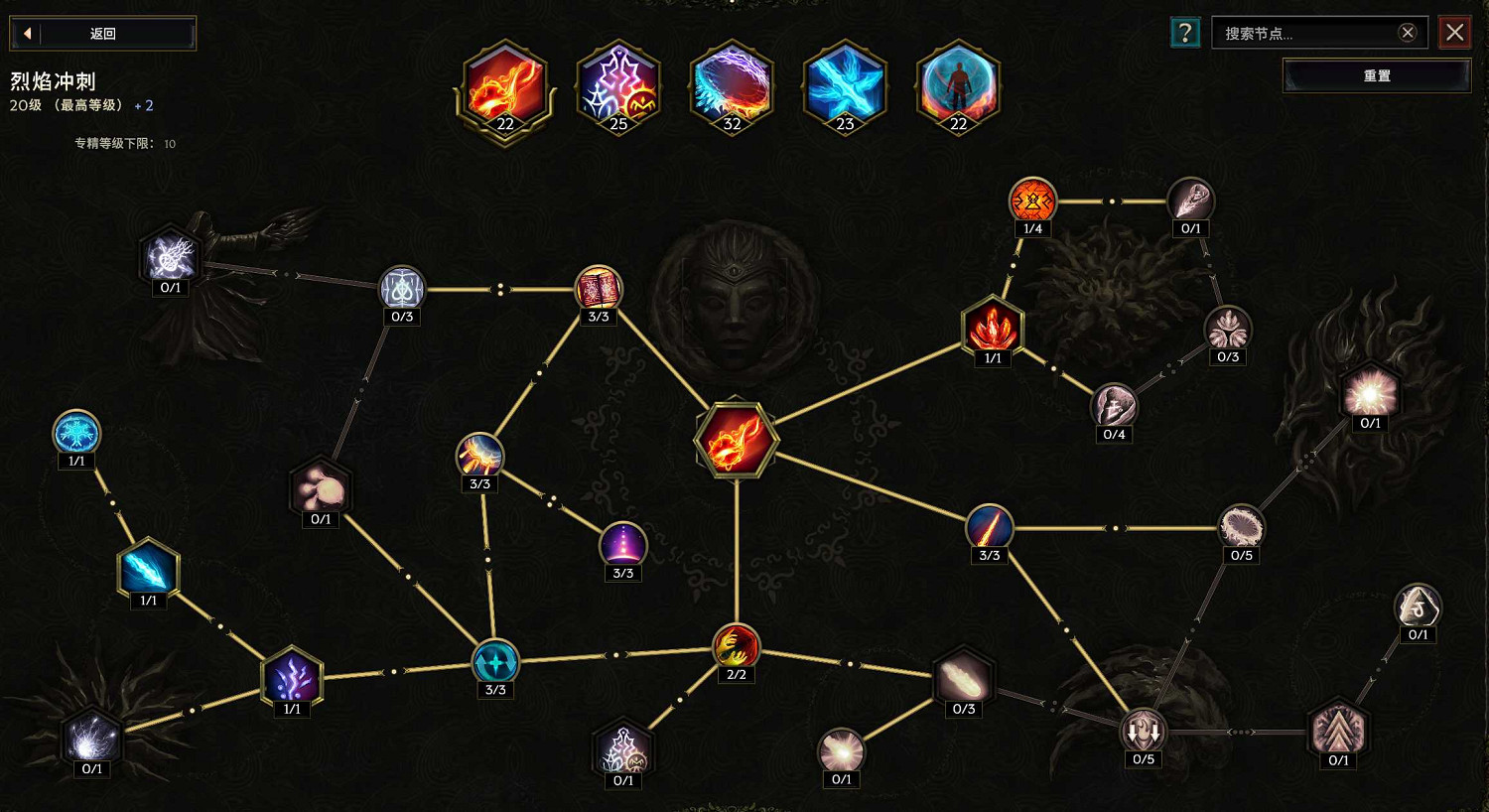Select the snowflake skill node on the left
Viewport: 1489px width, 812px height.
pos(76,431)
